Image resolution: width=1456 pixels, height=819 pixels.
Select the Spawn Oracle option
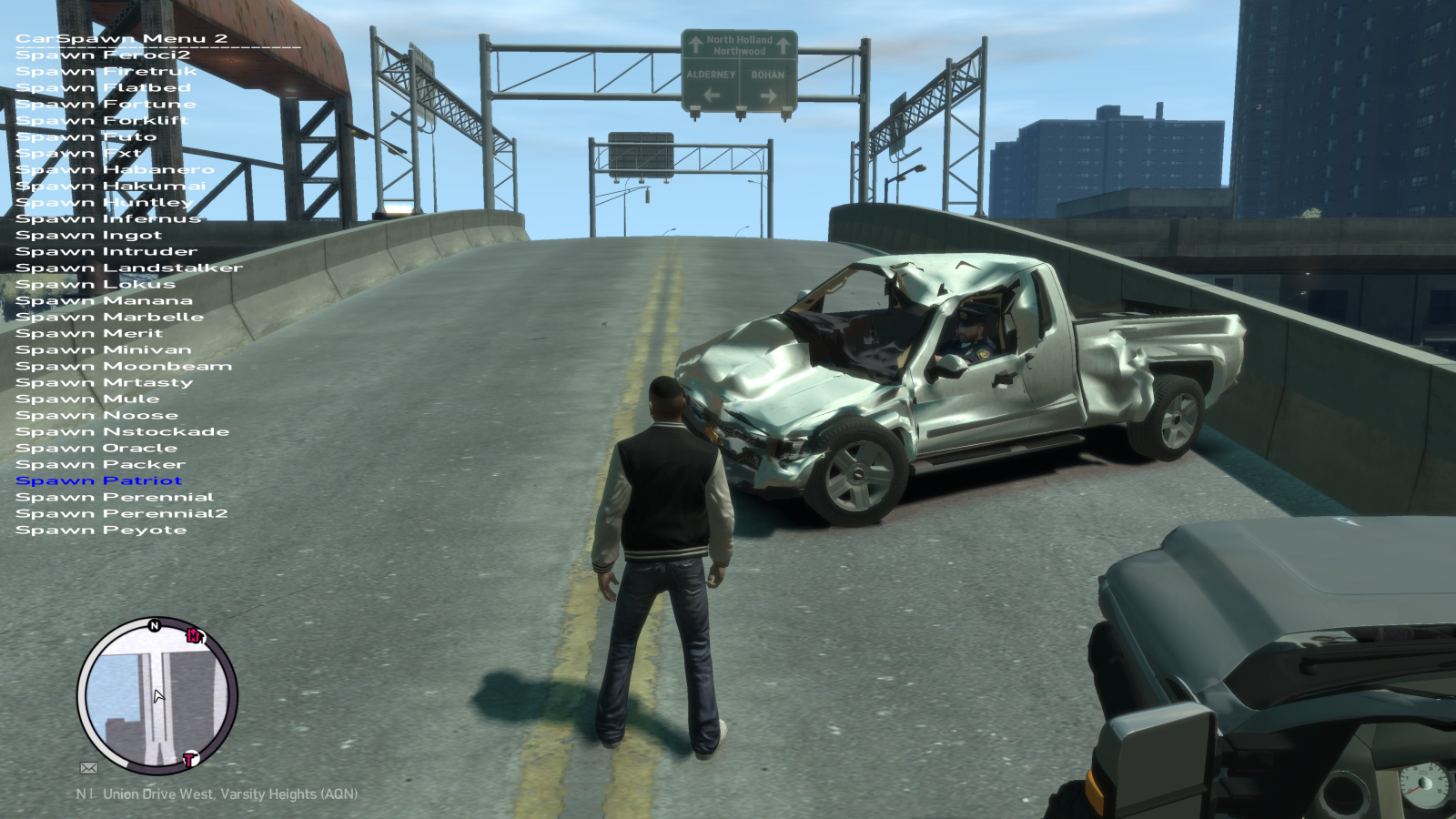point(96,448)
